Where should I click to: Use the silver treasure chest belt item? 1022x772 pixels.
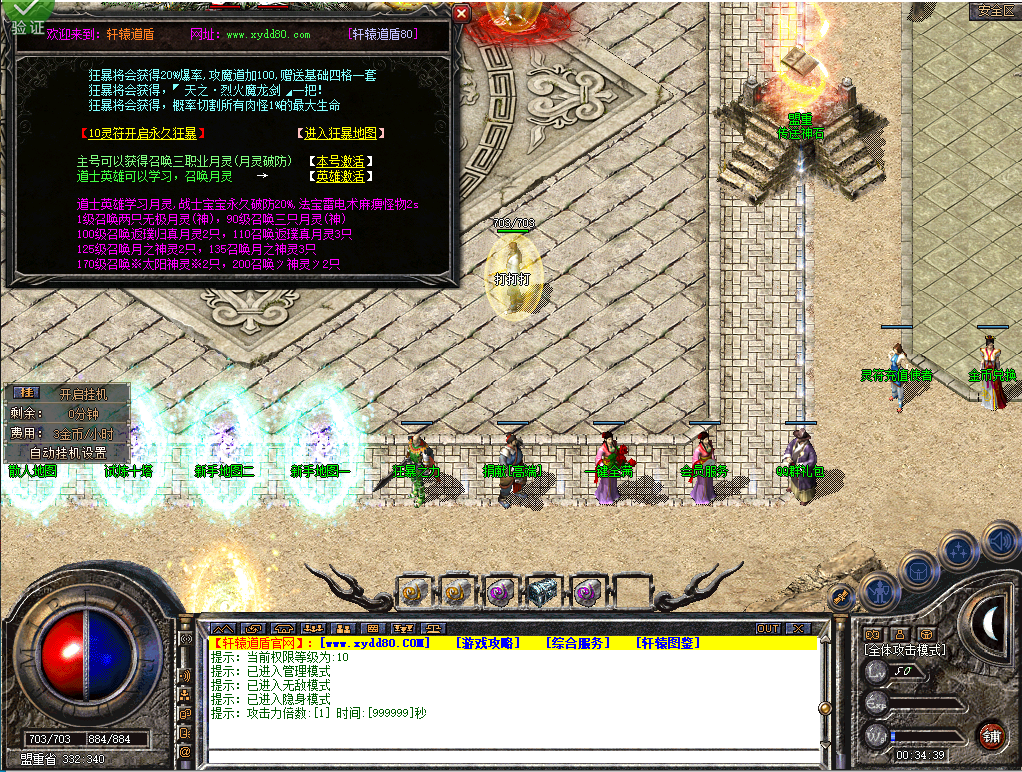(541, 592)
